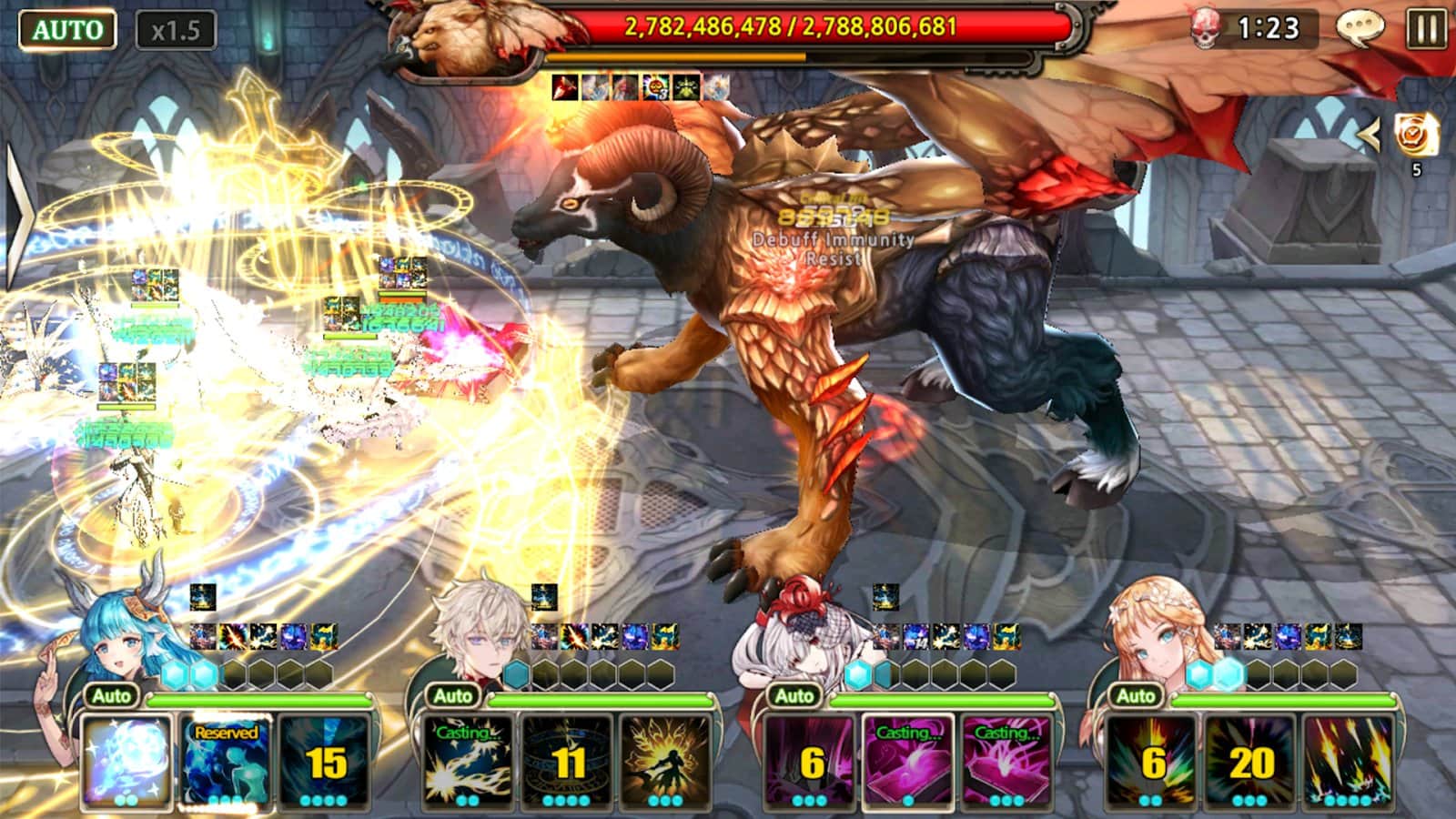Activate the golden winged figure skill

point(665,761)
